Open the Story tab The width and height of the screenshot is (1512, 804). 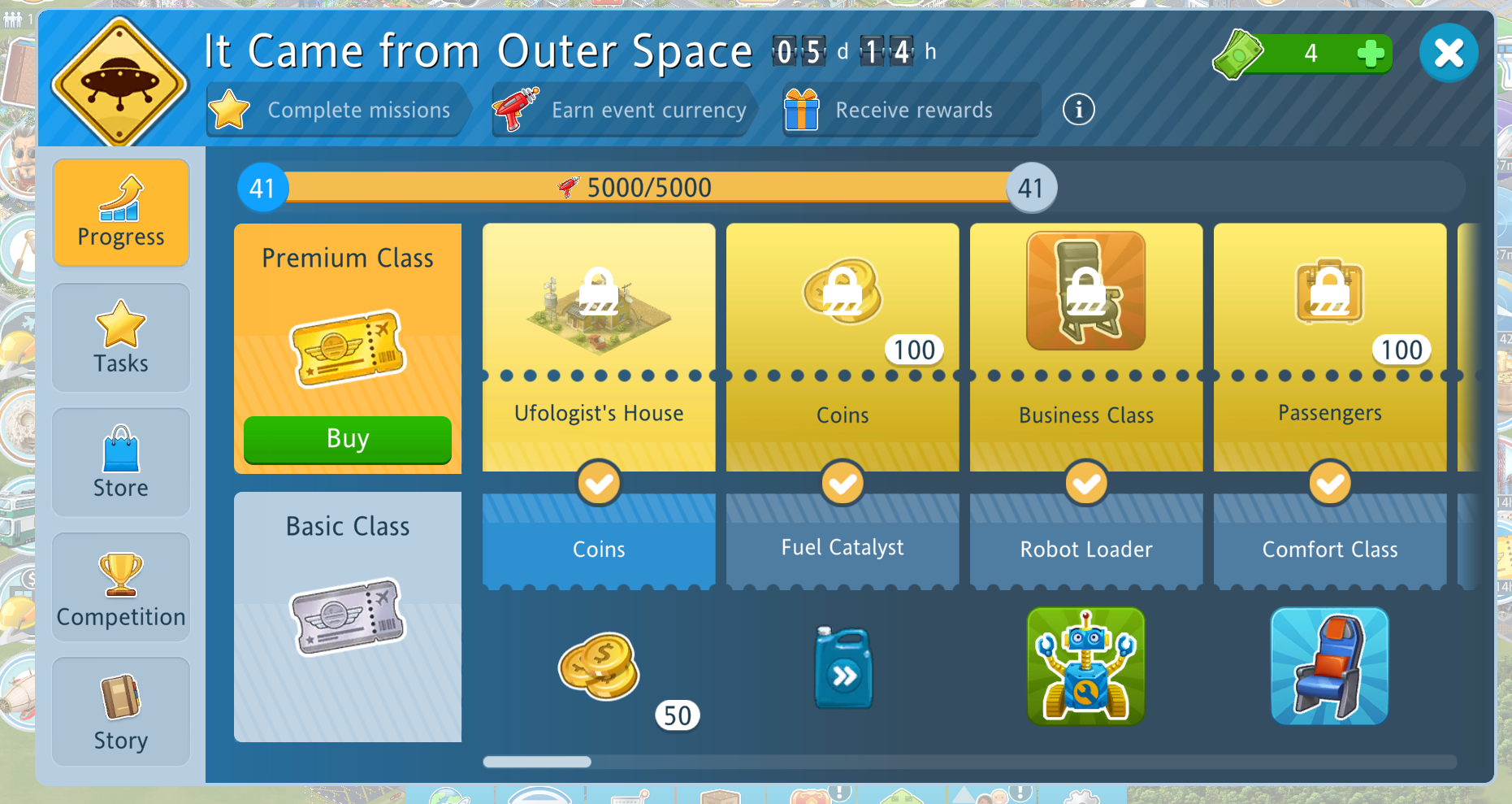tap(121, 711)
